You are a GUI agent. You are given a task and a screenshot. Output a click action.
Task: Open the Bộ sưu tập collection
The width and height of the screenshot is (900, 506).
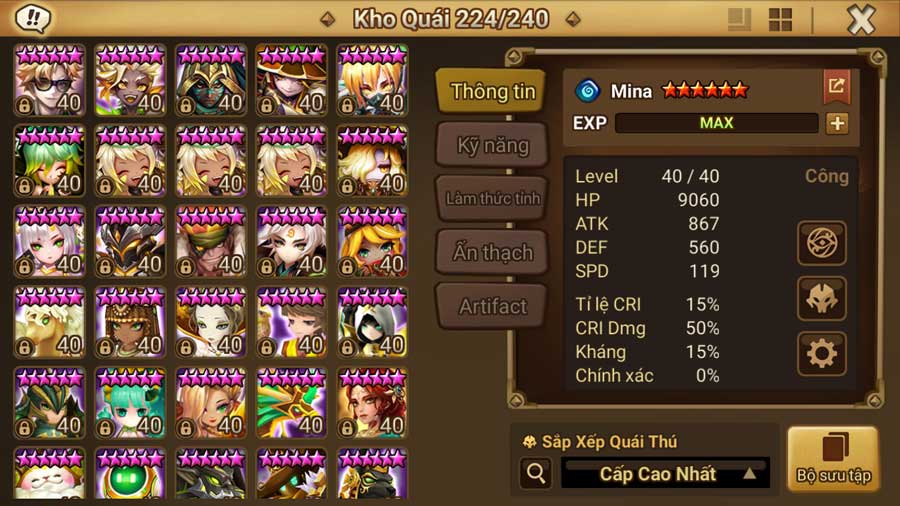pos(833,458)
